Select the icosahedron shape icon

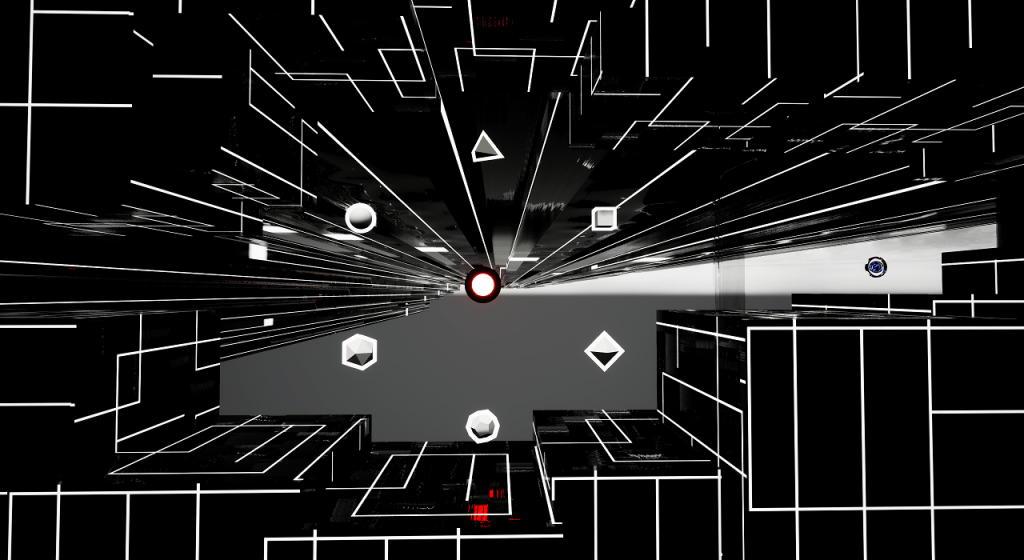click(359, 352)
